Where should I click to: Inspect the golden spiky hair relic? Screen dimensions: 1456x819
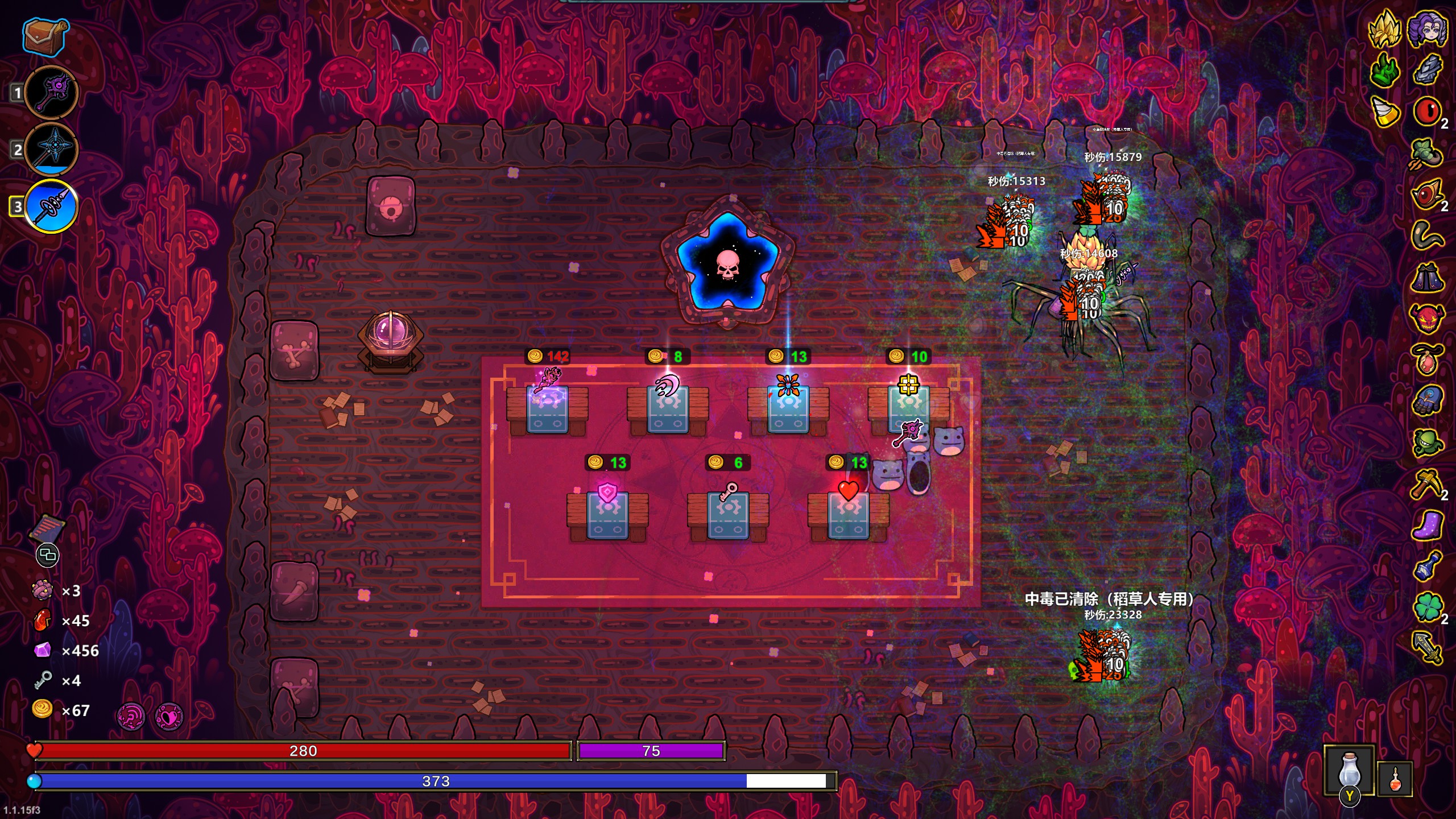(1384, 30)
